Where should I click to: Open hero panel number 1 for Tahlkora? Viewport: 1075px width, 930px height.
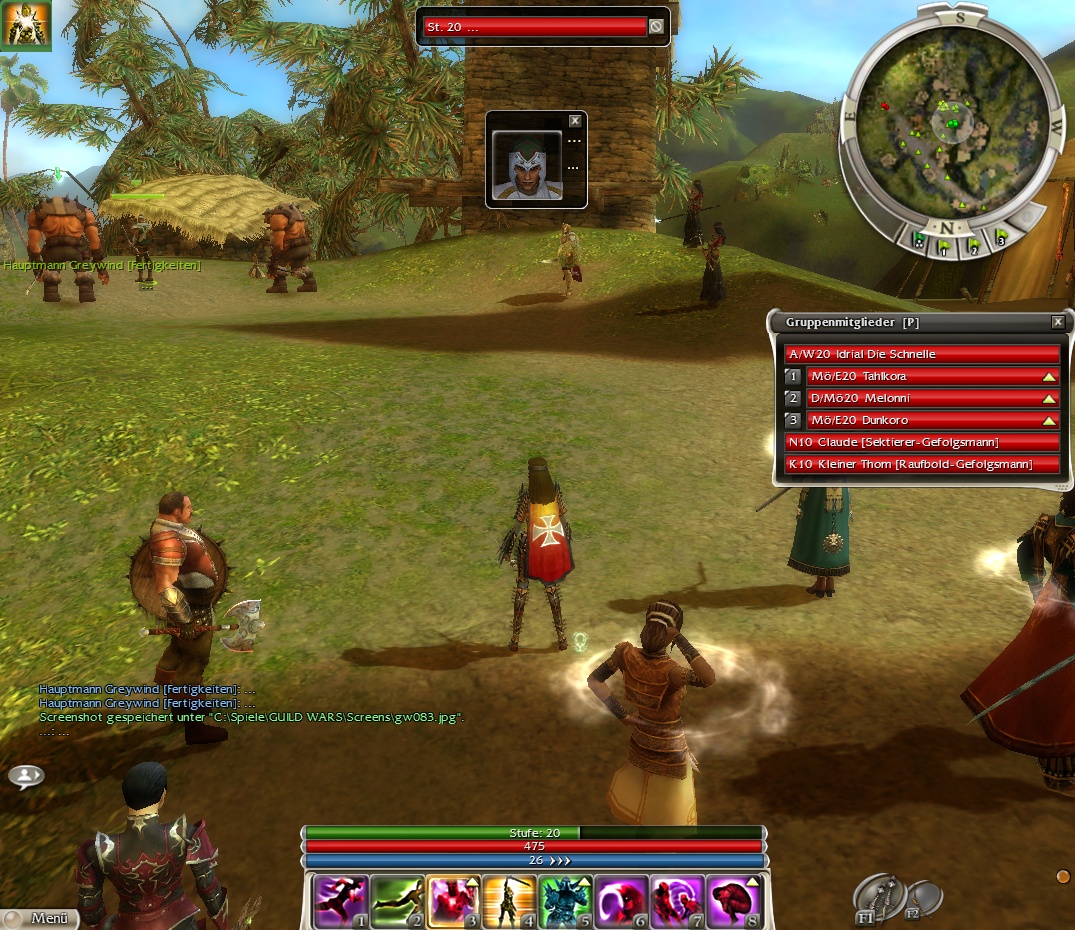793,376
